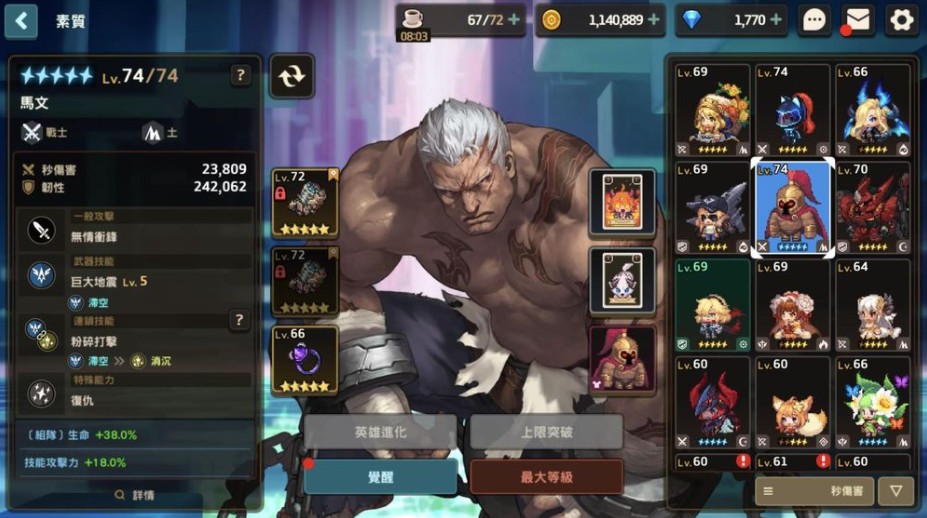Open the flame card slot
Viewport: 927px width, 518px height.
(622, 202)
